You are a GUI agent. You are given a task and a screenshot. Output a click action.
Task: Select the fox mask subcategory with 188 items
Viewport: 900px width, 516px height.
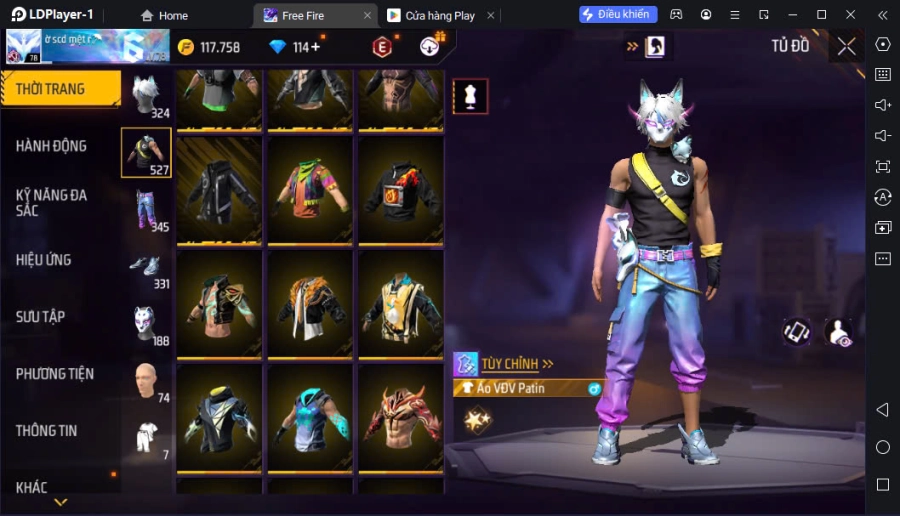click(147, 324)
